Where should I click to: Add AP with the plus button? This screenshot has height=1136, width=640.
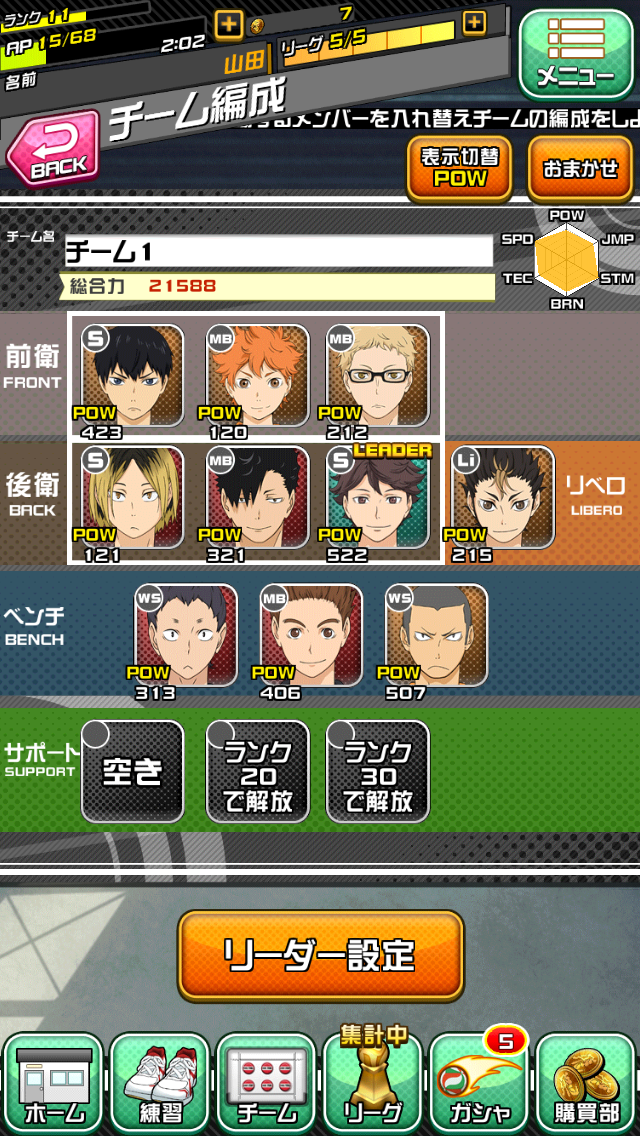(229, 25)
